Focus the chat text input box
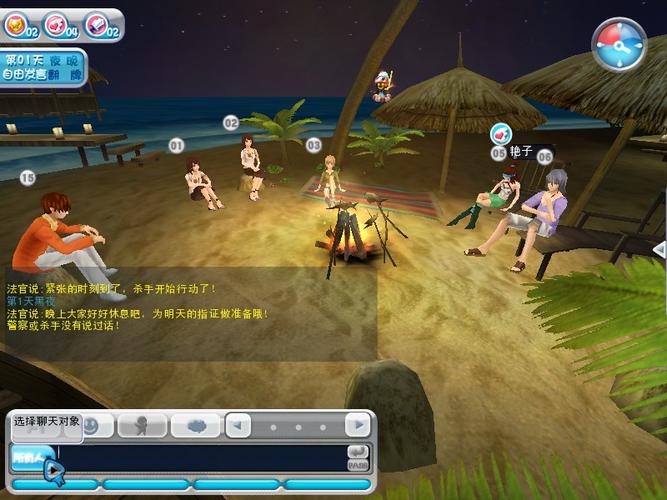This screenshot has width=667, height=500. [200, 458]
